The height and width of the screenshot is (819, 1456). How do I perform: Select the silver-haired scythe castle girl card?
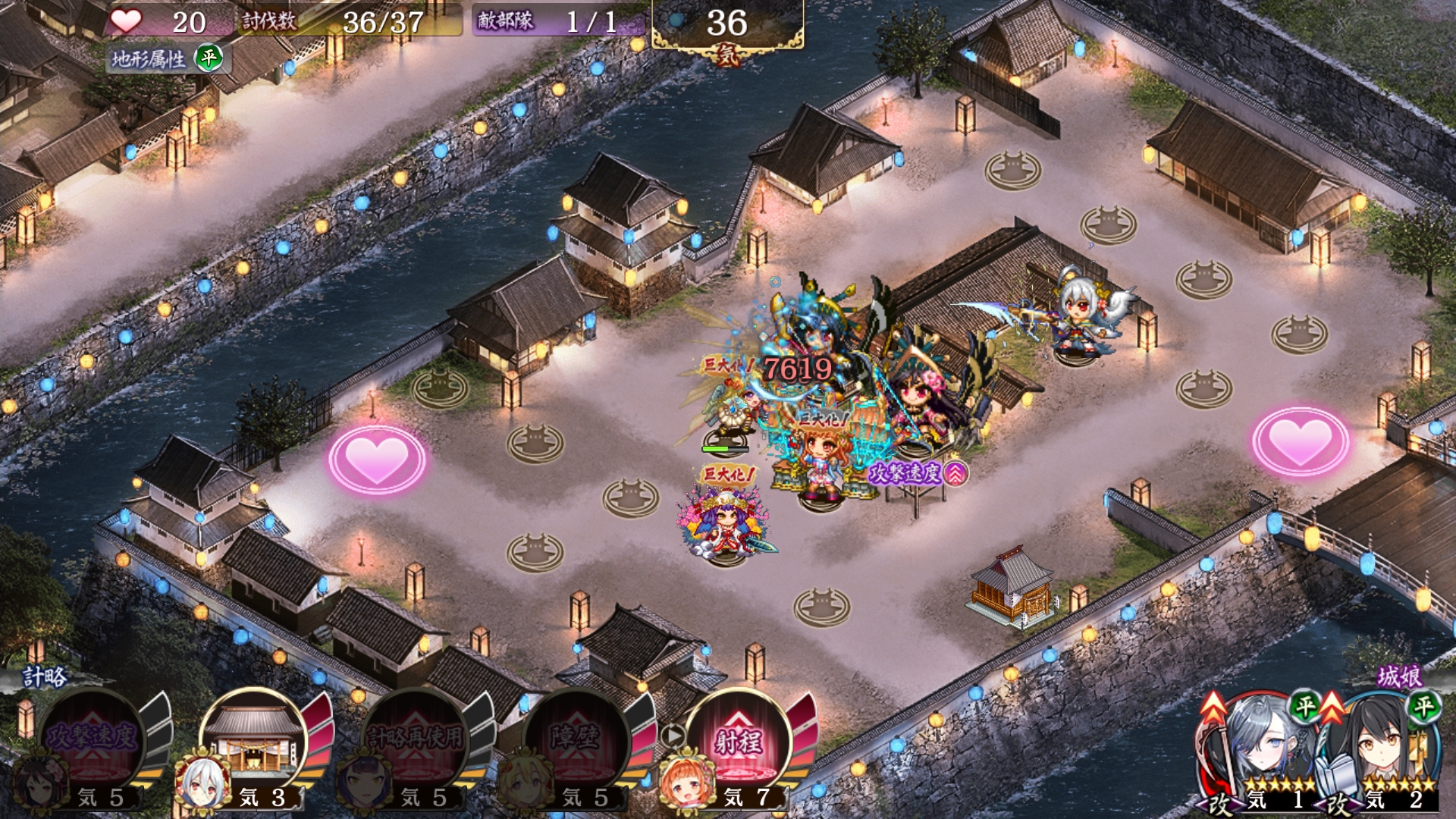pos(1263,751)
